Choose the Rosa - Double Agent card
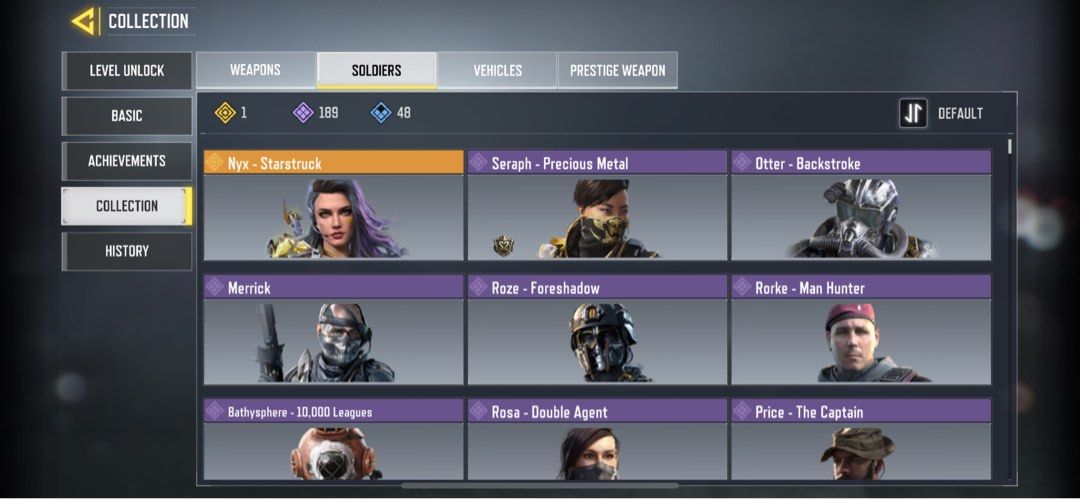1080x499 pixels. pyautogui.click(x=597, y=441)
